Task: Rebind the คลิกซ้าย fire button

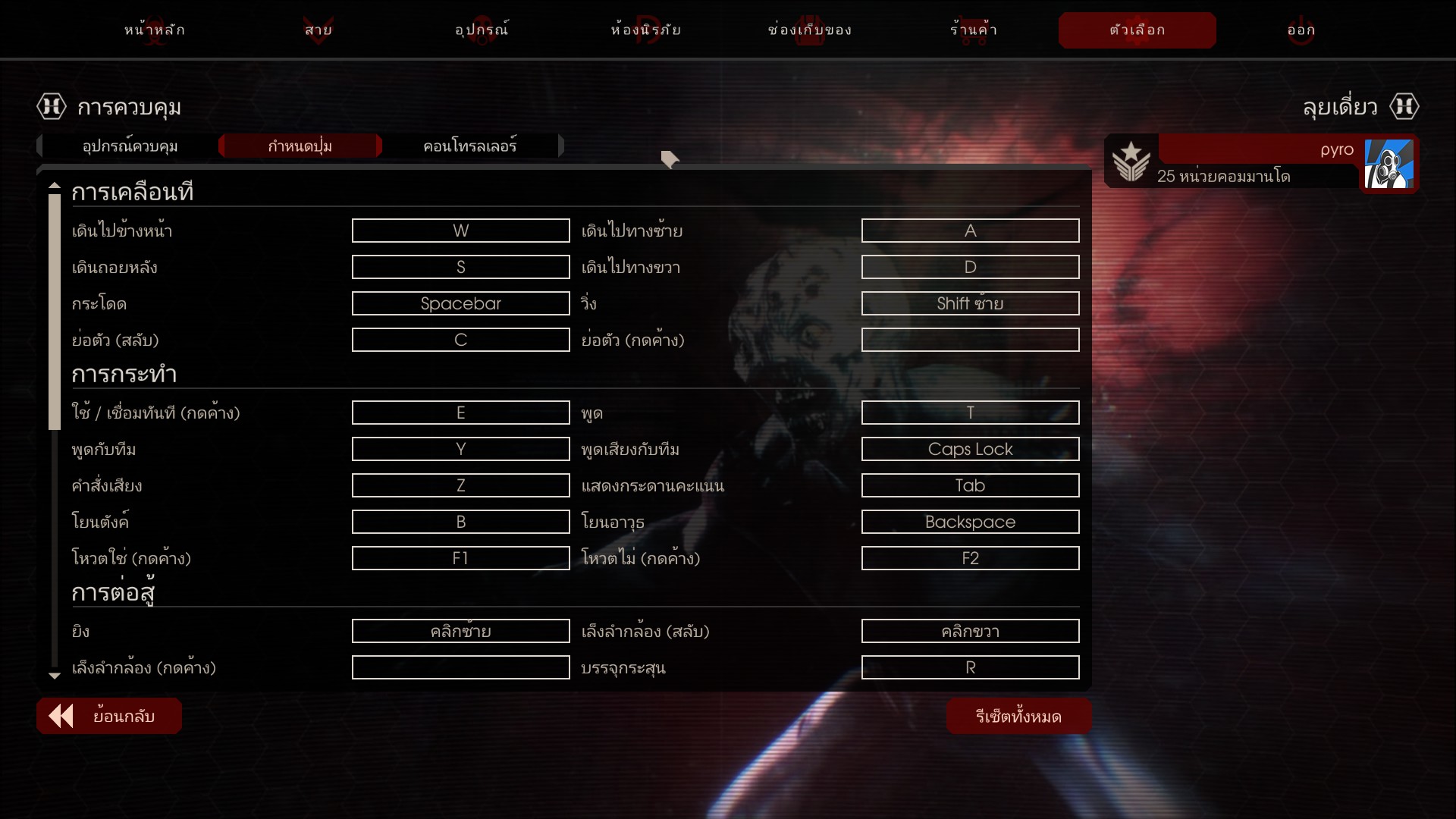Action: click(x=460, y=631)
